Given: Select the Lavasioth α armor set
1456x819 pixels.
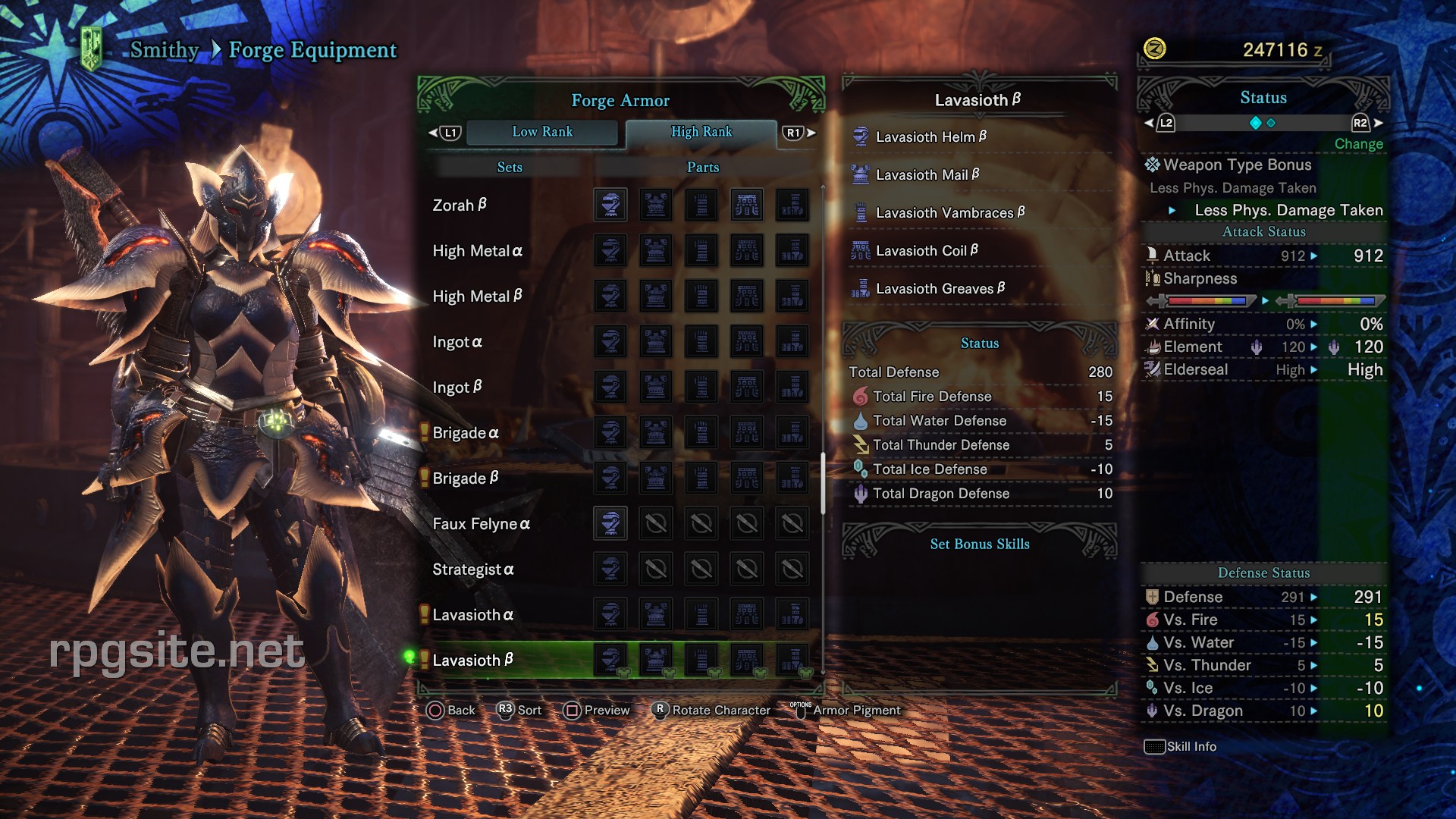Looking at the screenshot, I should [x=472, y=614].
